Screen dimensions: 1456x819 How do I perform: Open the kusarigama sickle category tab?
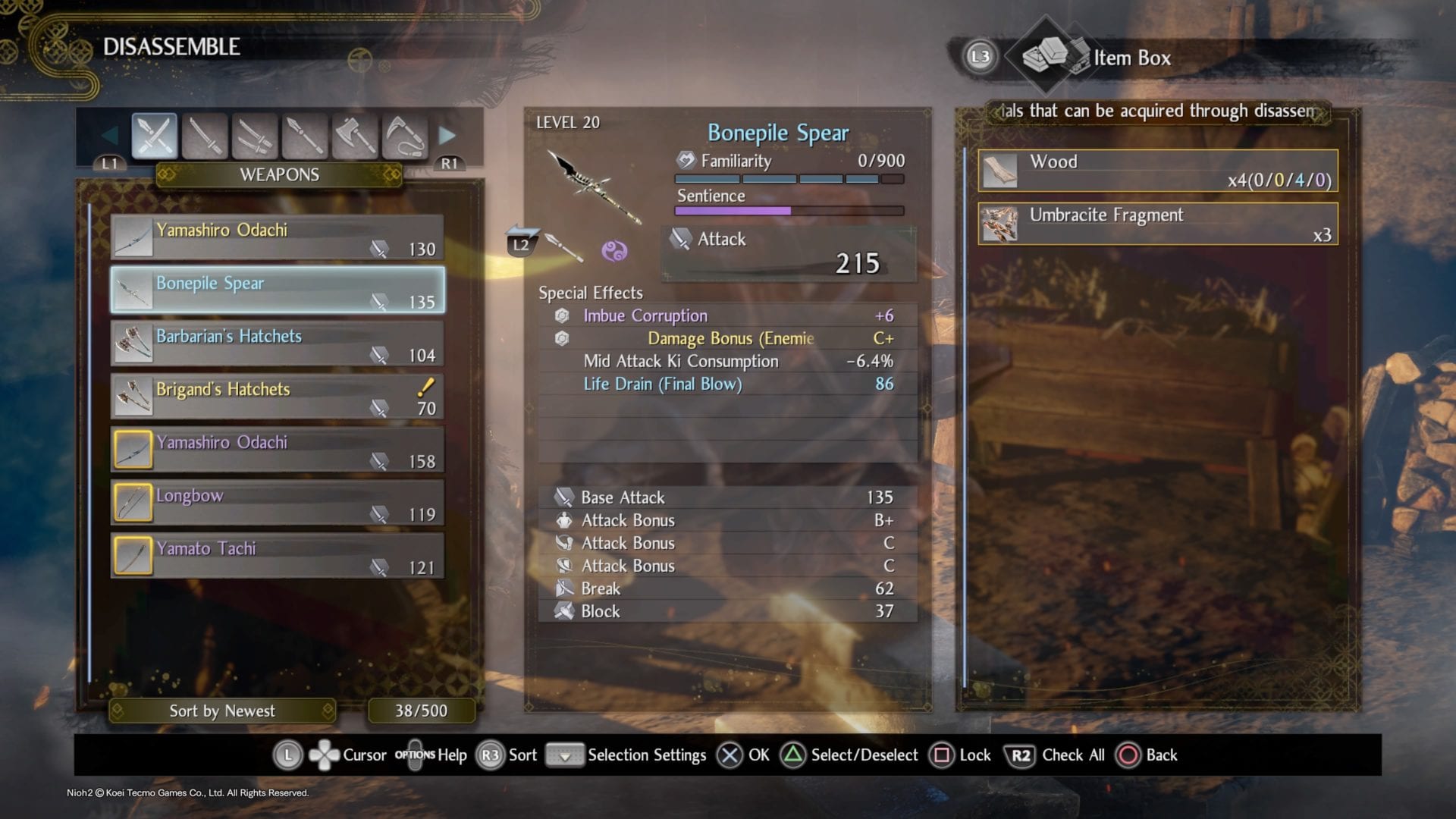point(405,136)
